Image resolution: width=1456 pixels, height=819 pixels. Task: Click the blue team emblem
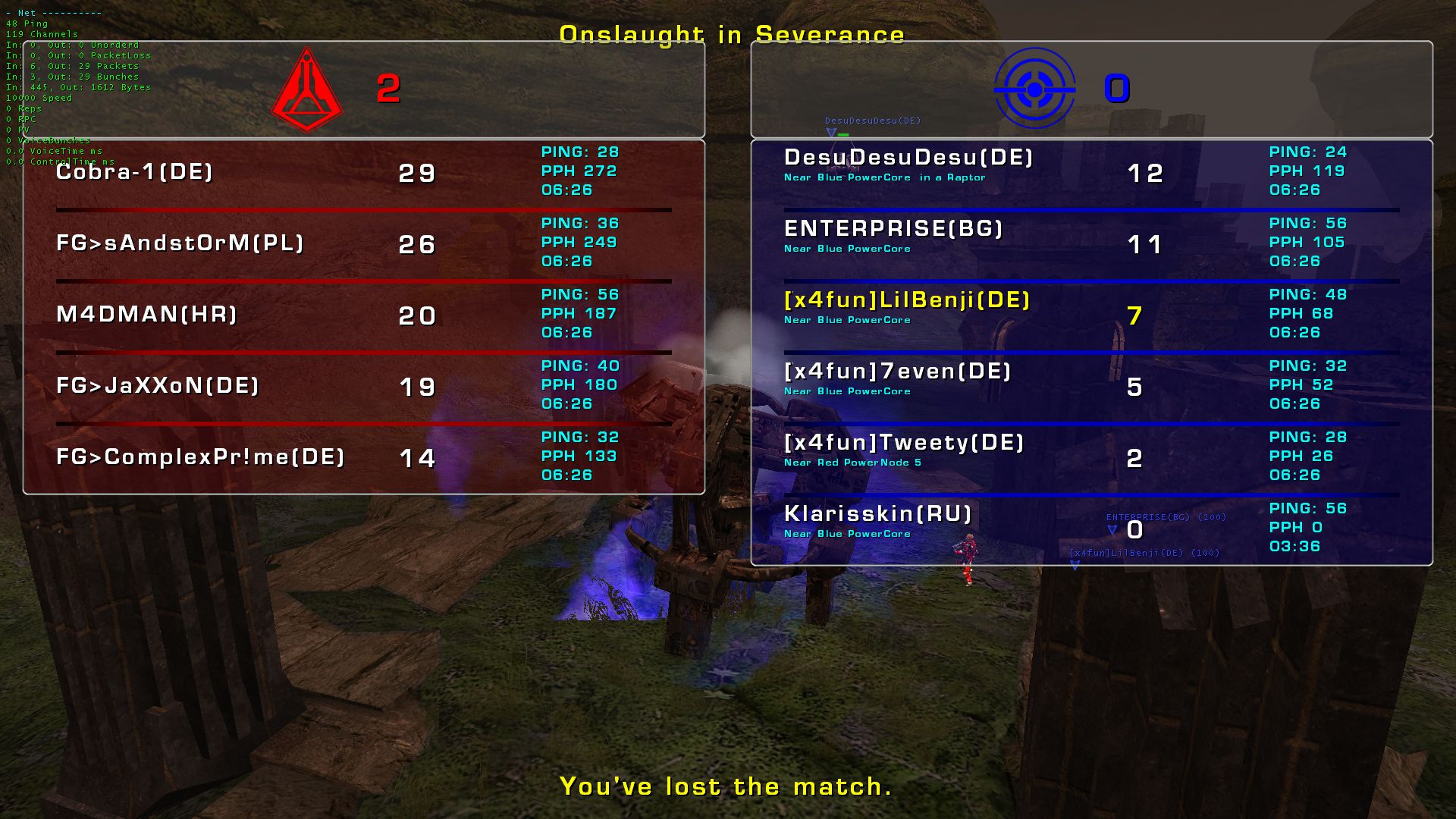click(x=1034, y=89)
